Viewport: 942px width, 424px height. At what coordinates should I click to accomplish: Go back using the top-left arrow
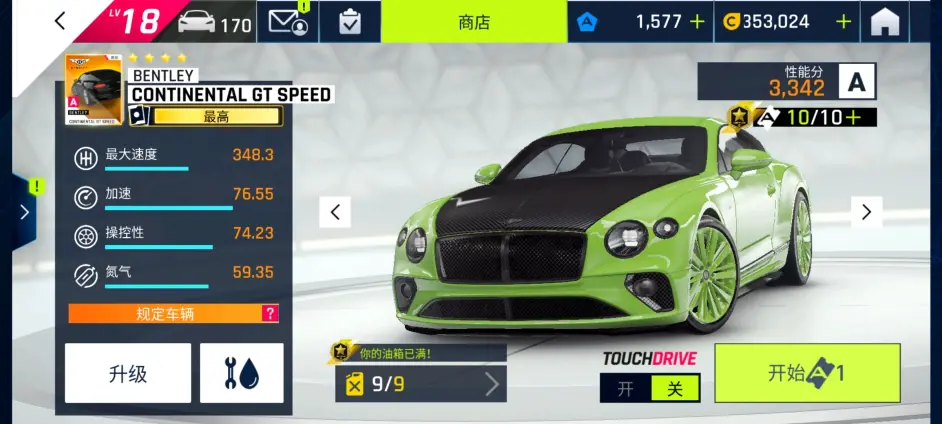(x=60, y=21)
